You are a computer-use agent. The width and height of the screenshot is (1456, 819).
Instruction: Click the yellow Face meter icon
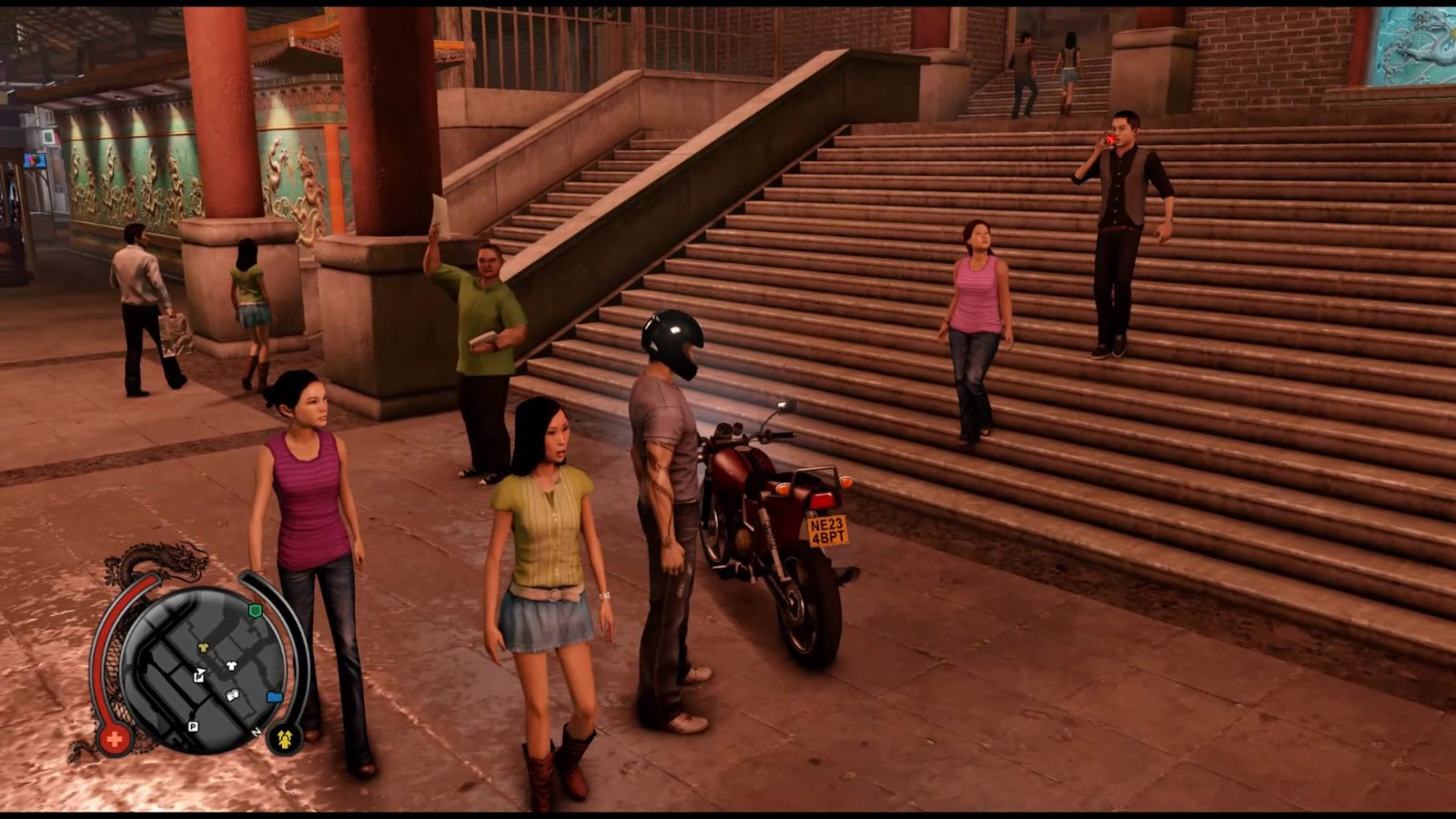[x=285, y=736]
